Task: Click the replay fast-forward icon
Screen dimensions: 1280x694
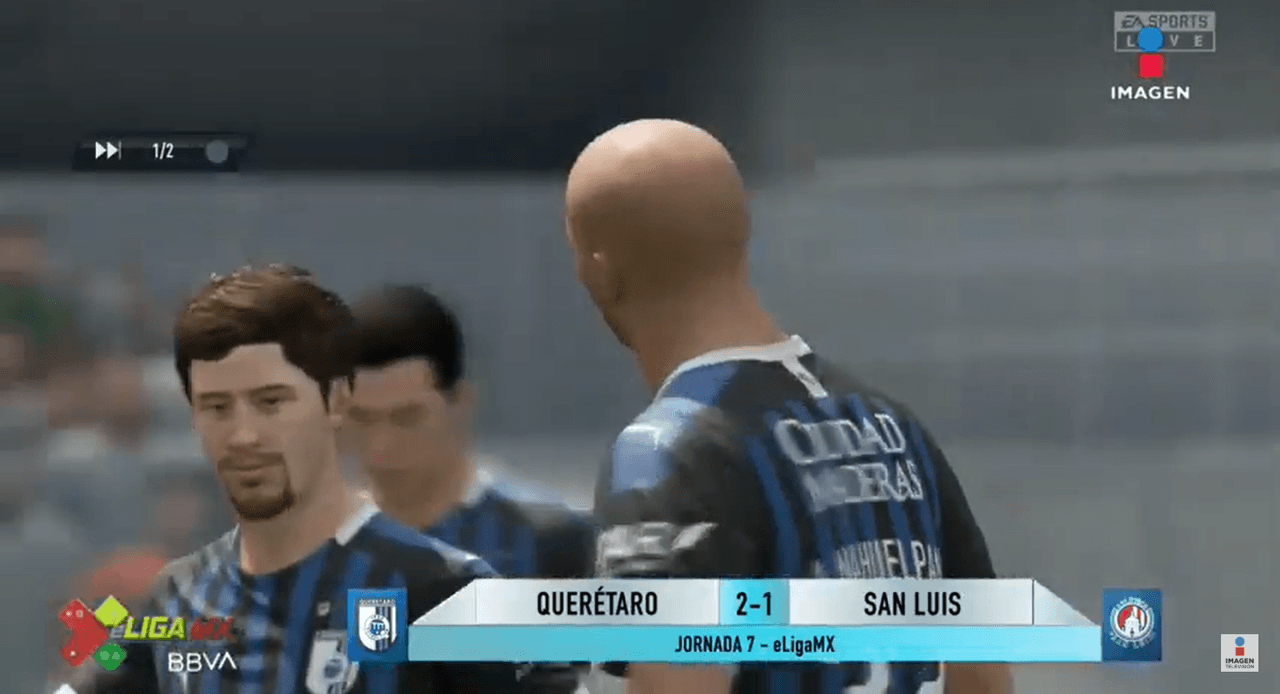Action: [x=107, y=151]
